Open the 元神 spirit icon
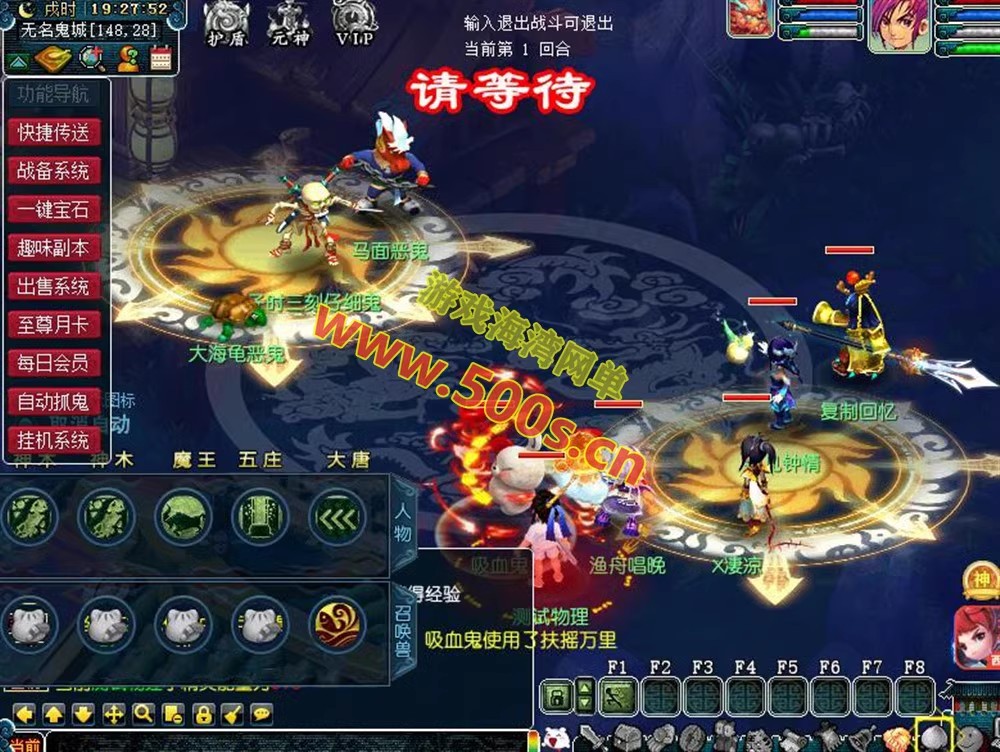The height and width of the screenshot is (752, 1000). (290, 24)
